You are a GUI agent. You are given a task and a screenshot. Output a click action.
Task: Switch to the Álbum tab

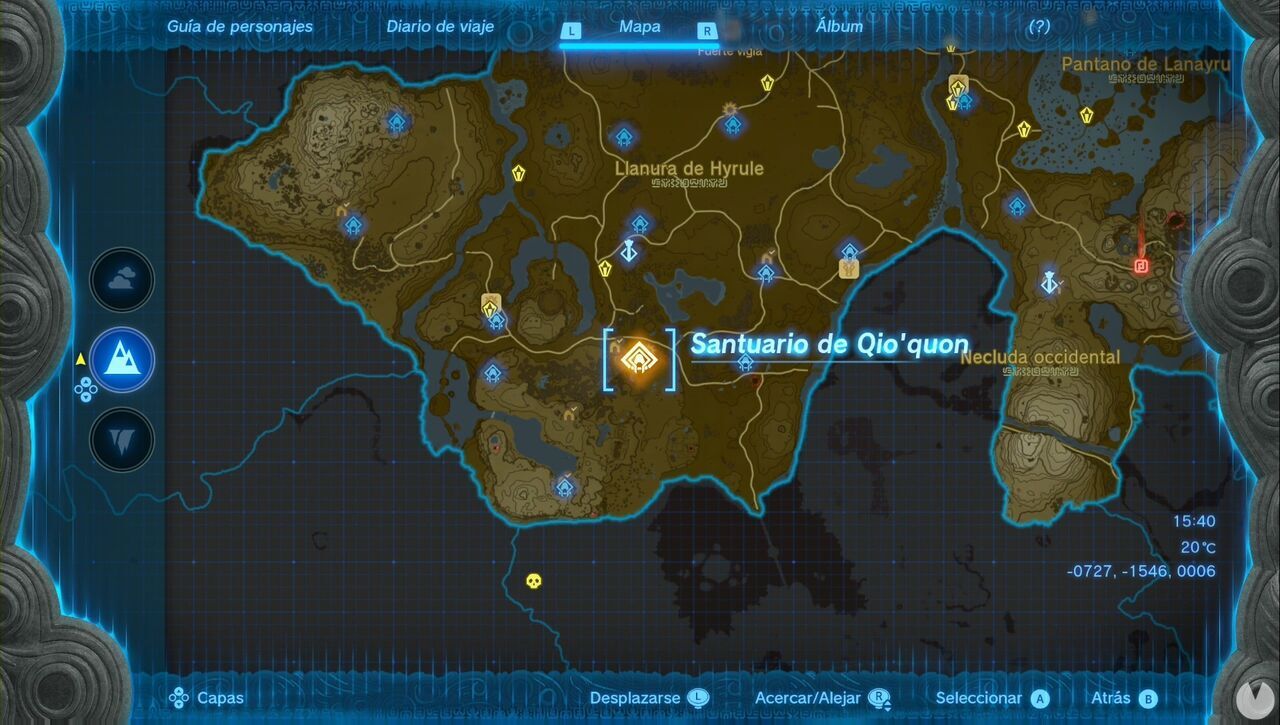839,27
